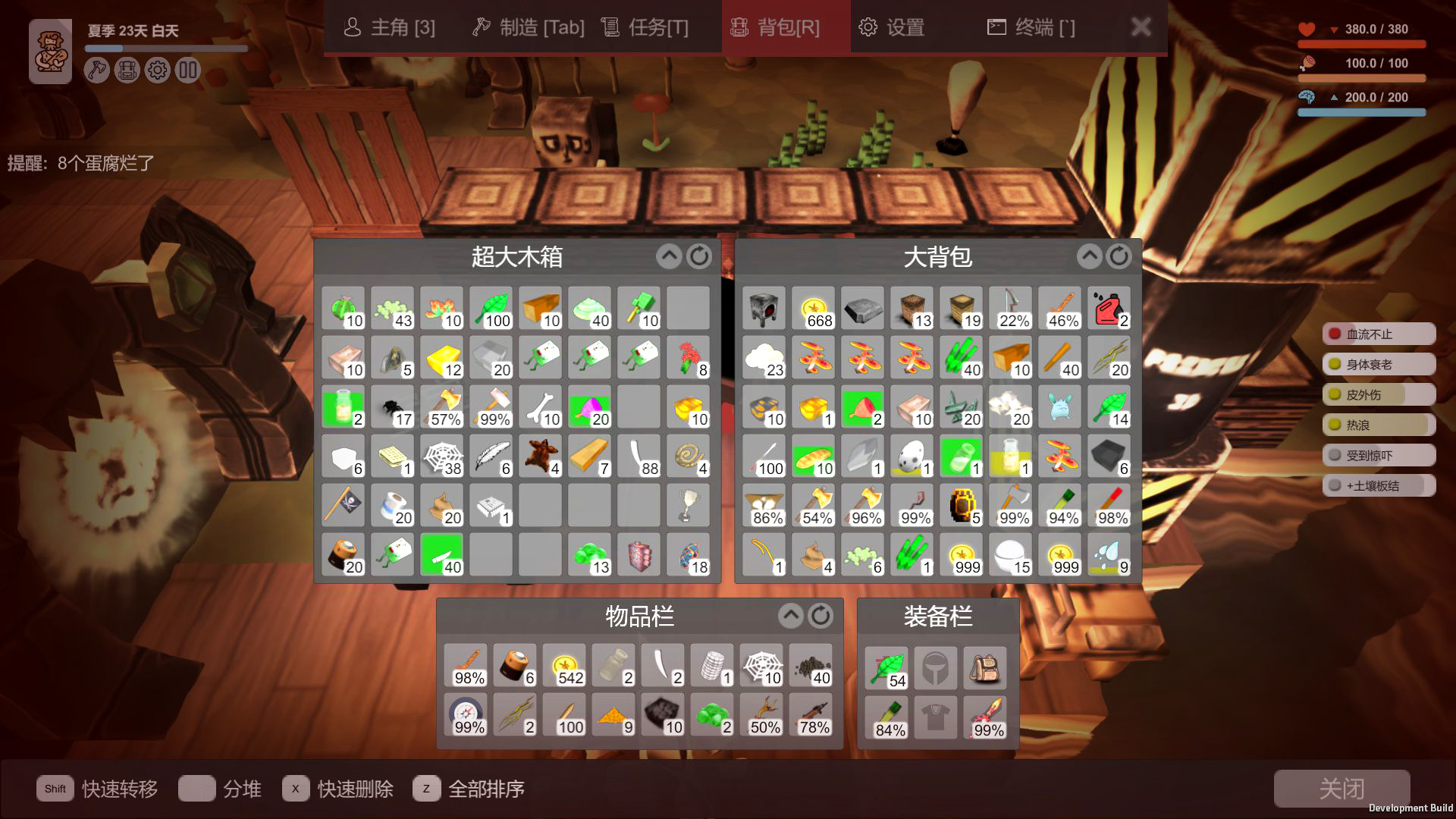Collapse the 物品栏 panel with its chevron
This screenshot has width=1456, height=819.
pyautogui.click(x=791, y=617)
